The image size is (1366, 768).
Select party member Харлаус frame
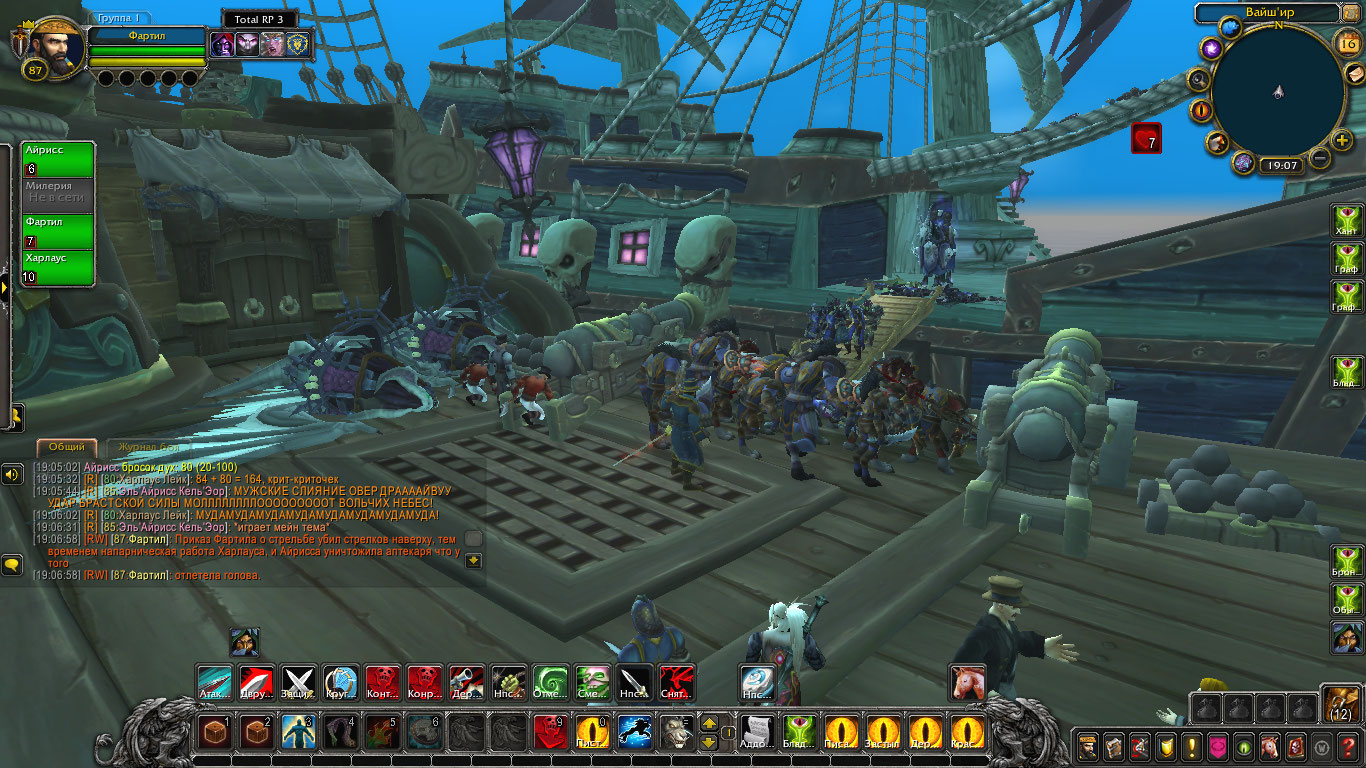click(x=58, y=268)
